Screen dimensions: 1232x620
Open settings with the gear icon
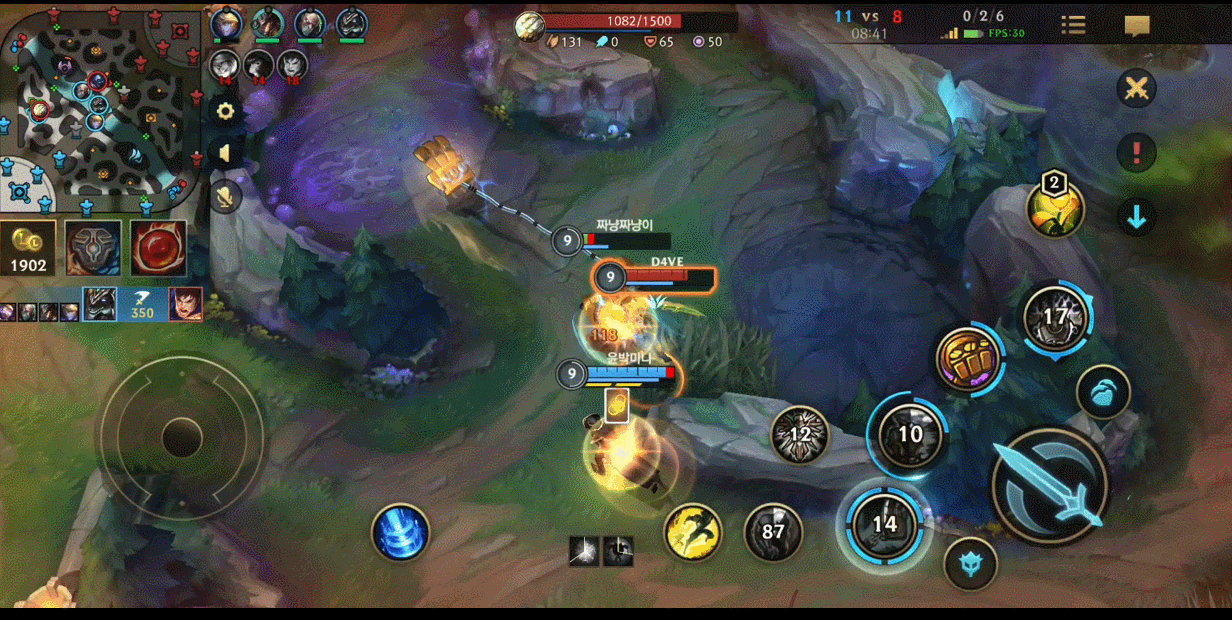coord(226,111)
